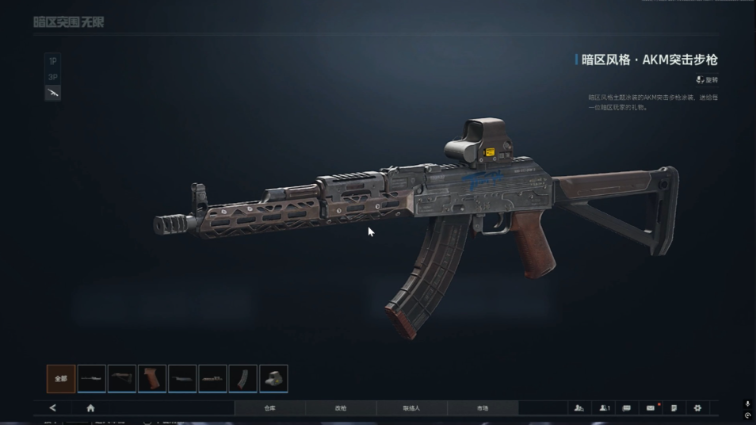
Task: Open the settings gear icon
Action: [x=697, y=408]
